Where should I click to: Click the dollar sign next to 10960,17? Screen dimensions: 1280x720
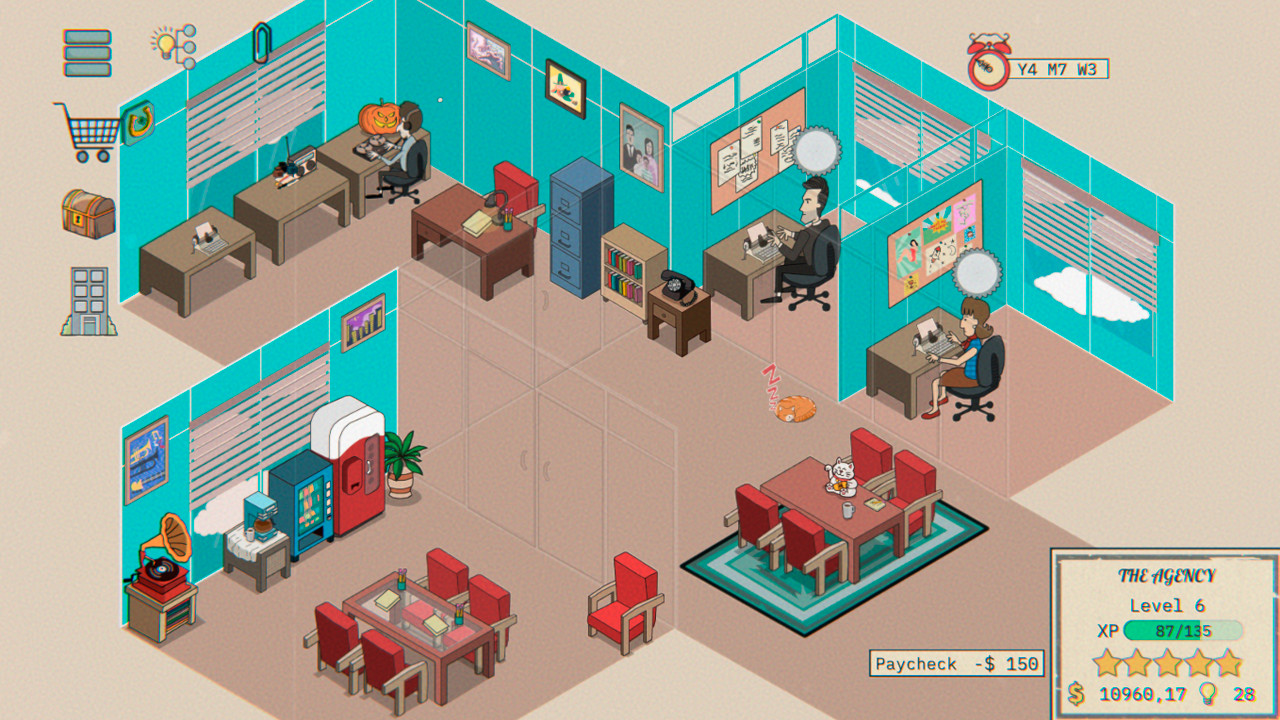tap(1077, 692)
